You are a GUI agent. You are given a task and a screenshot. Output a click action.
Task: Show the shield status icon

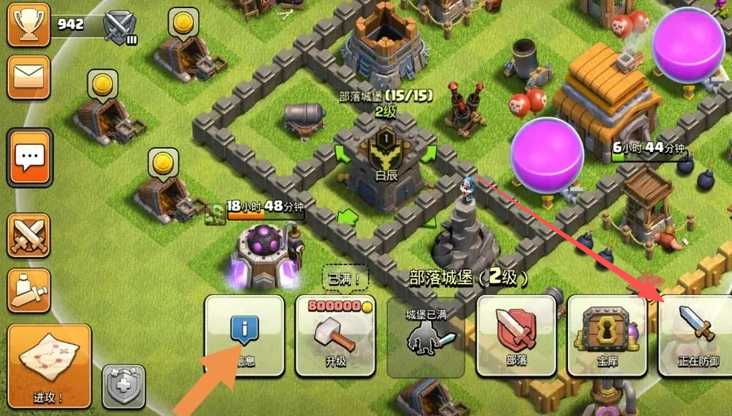coord(124,386)
